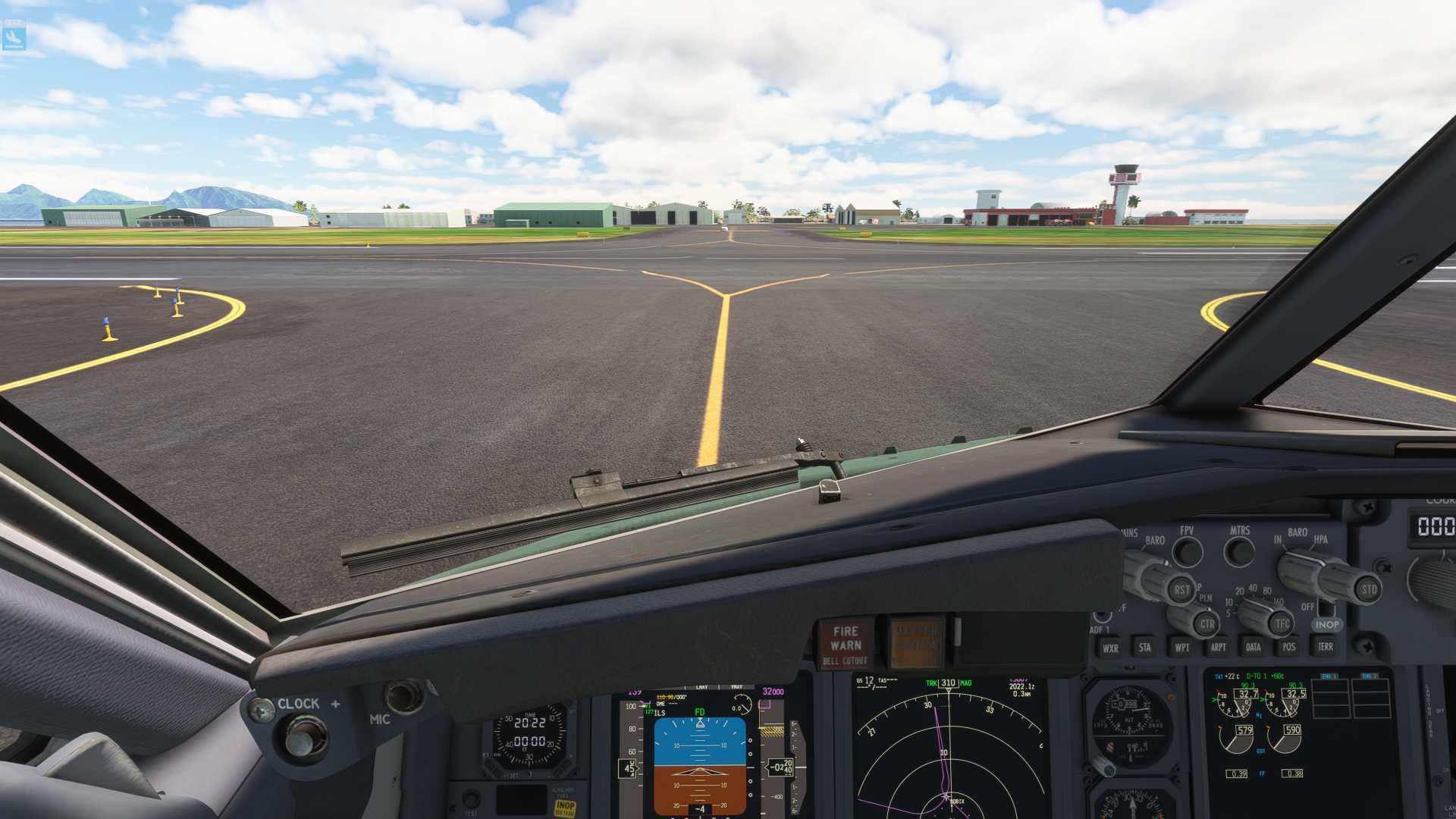This screenshot has height=819, width=1456.
Task: Toggle the TERR terrain map button
Action: [1325, 647]
